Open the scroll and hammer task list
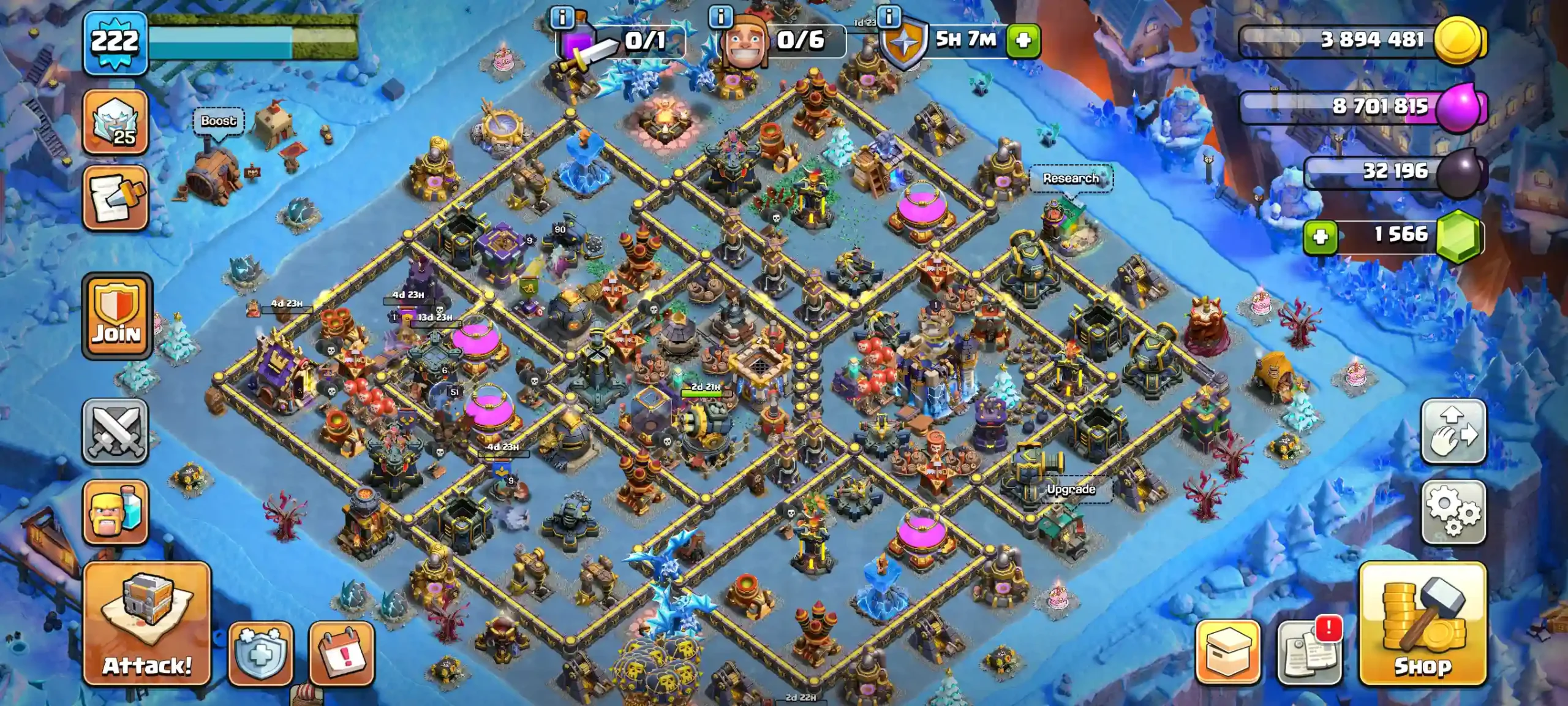The width and height of the screenshot is (1568, 706). pos(115,197)
